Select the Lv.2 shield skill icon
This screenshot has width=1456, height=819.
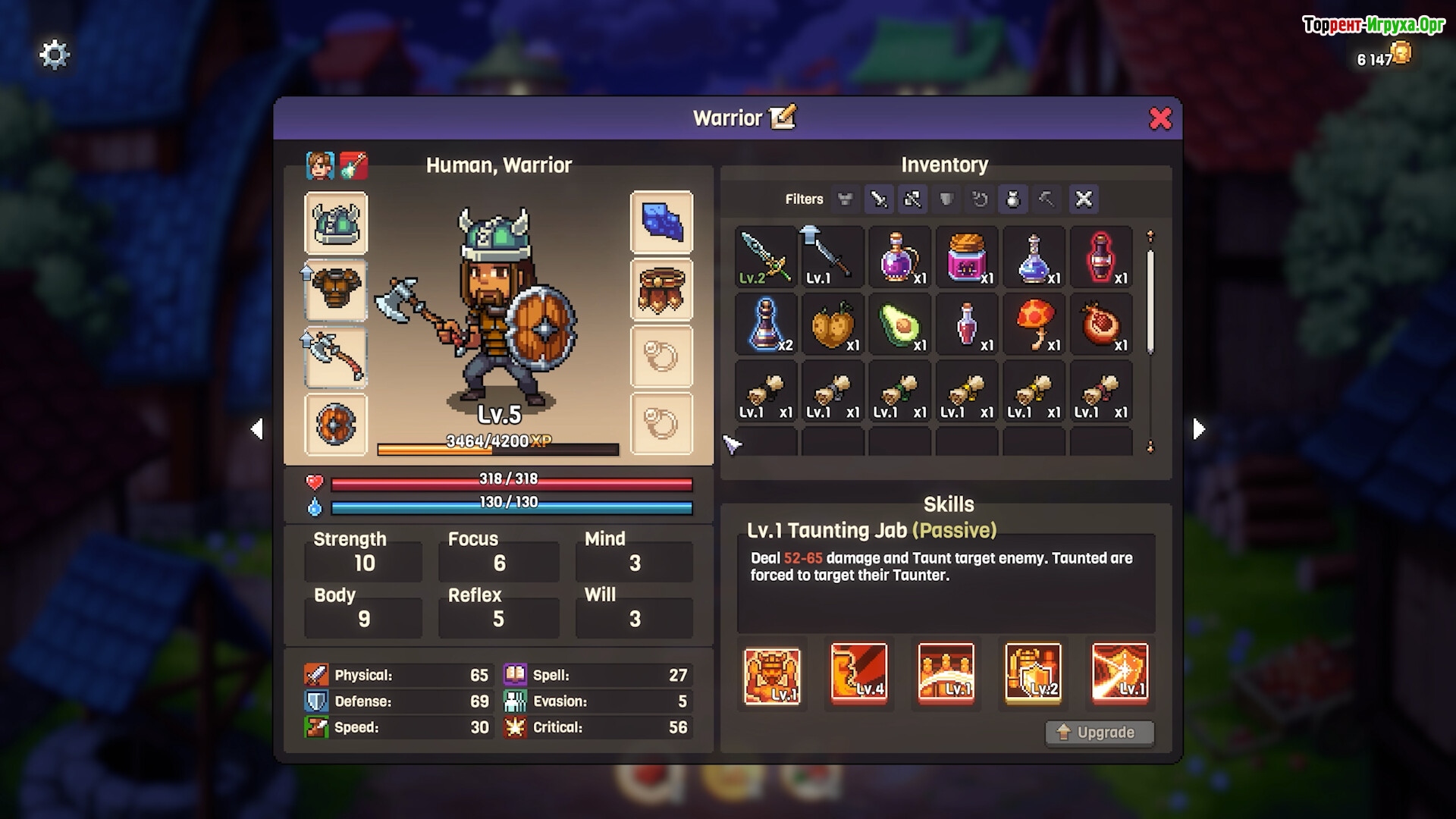[1033, 672]
